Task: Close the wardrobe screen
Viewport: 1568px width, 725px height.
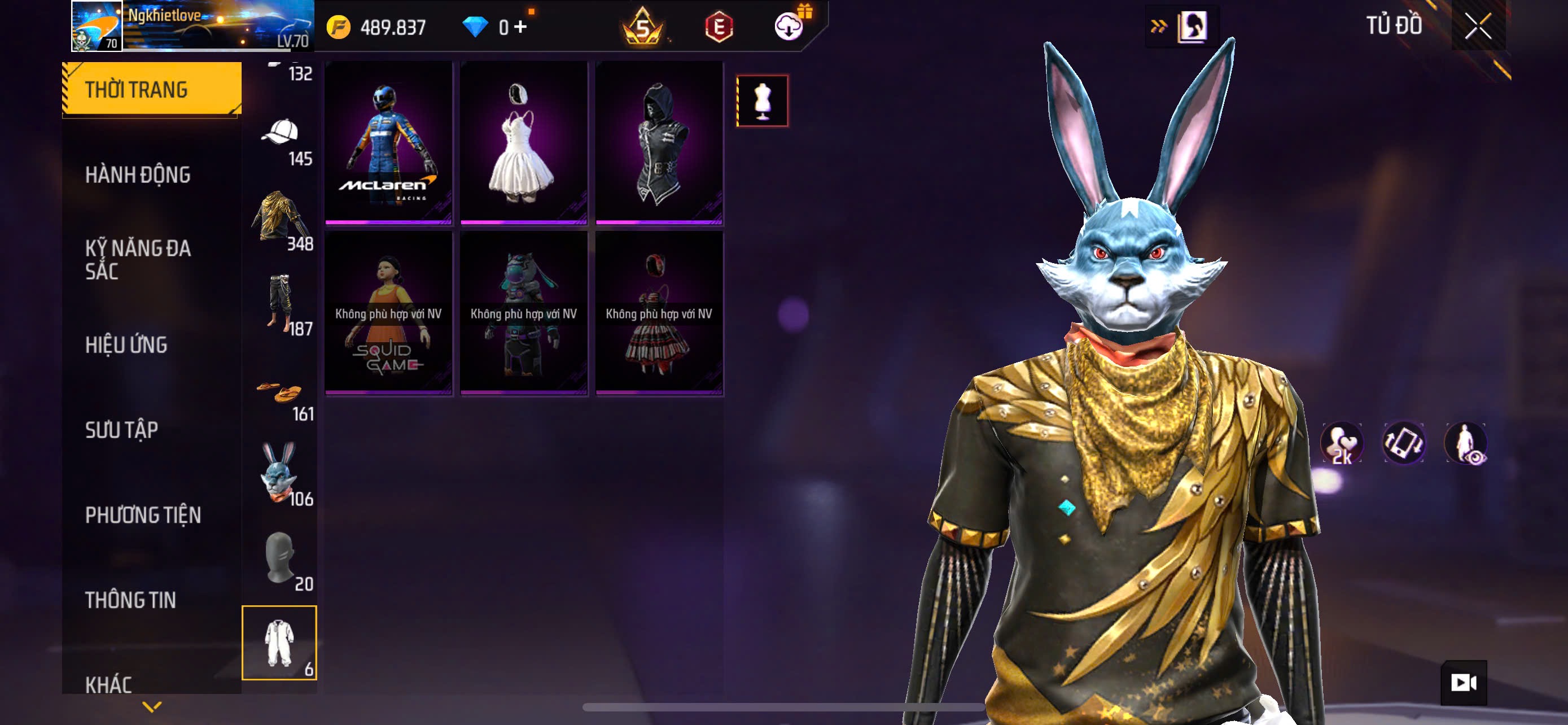Action: tap(1478, 26)
